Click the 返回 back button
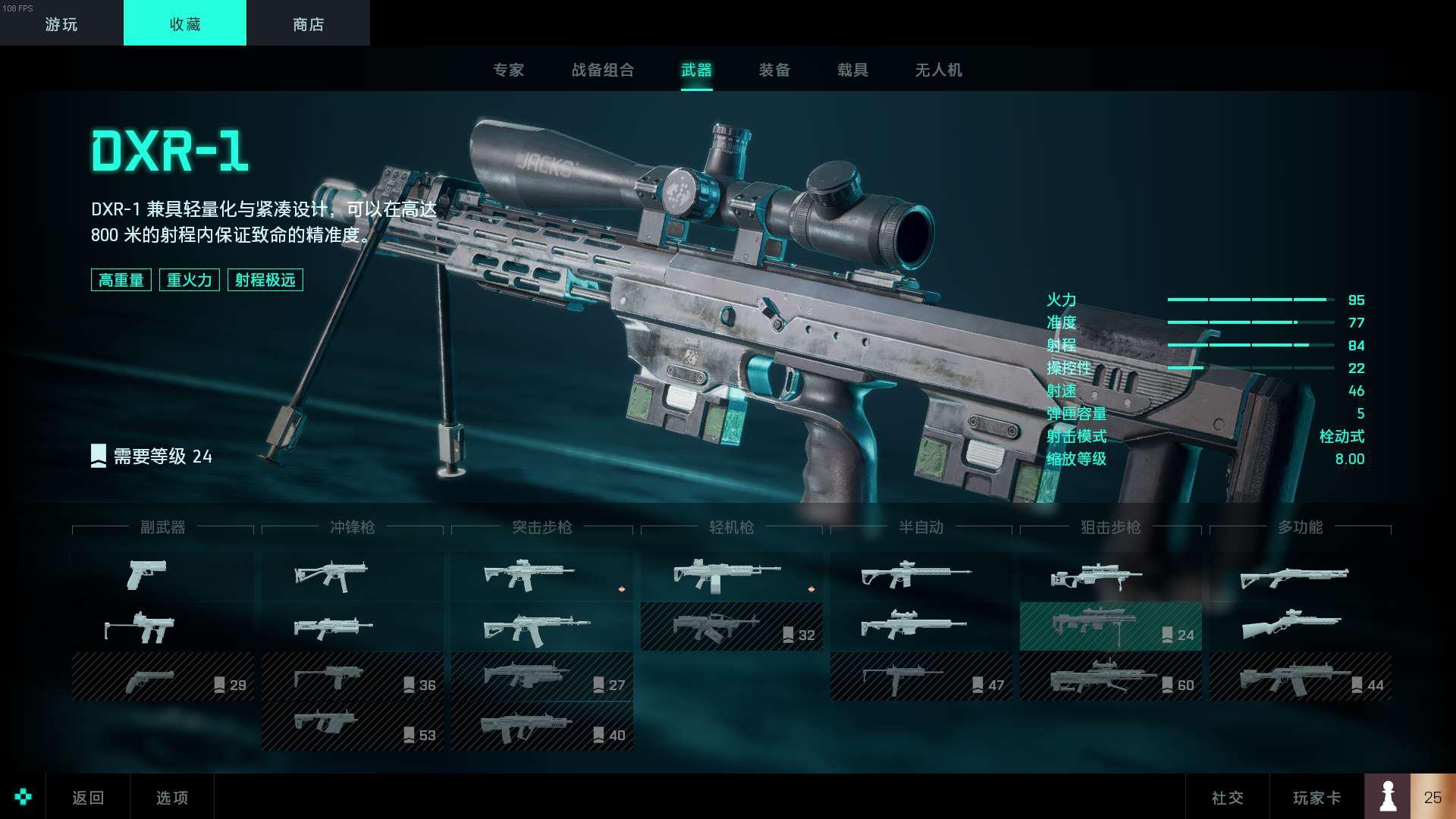Viewport: 1456px width, 819px height. [88, 797]
